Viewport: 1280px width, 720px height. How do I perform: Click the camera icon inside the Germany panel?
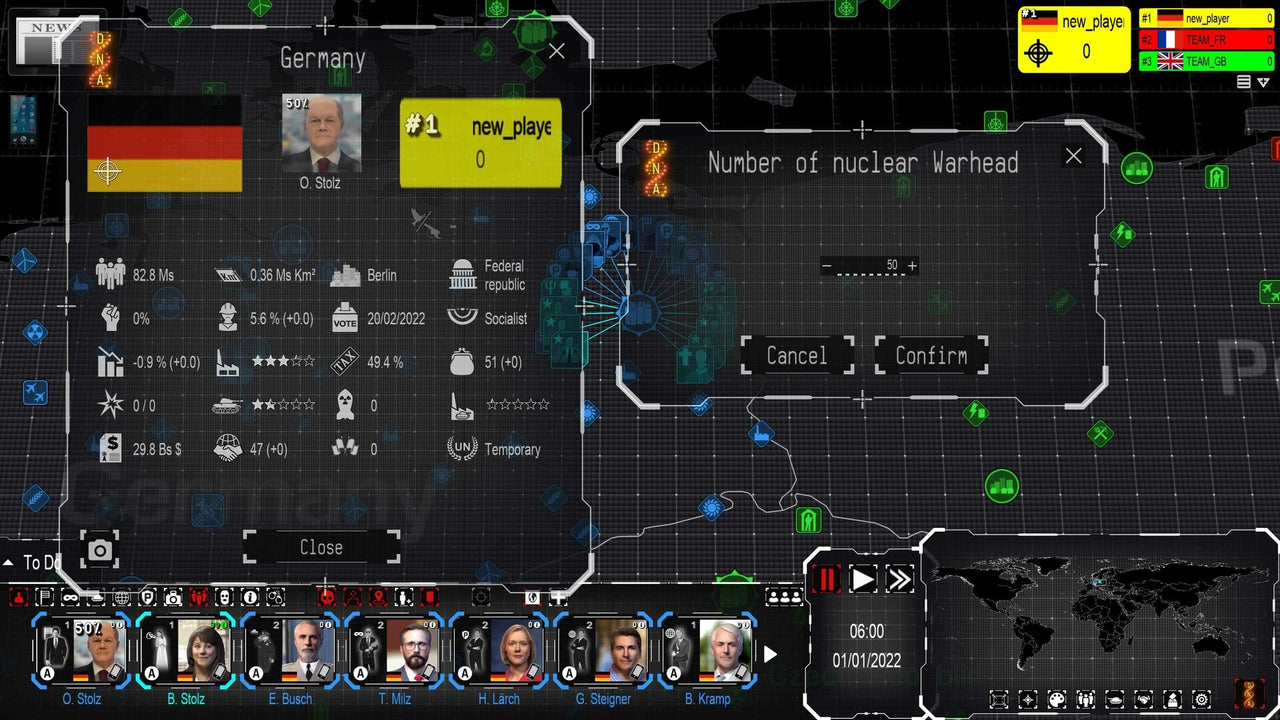tap(100, 550)
